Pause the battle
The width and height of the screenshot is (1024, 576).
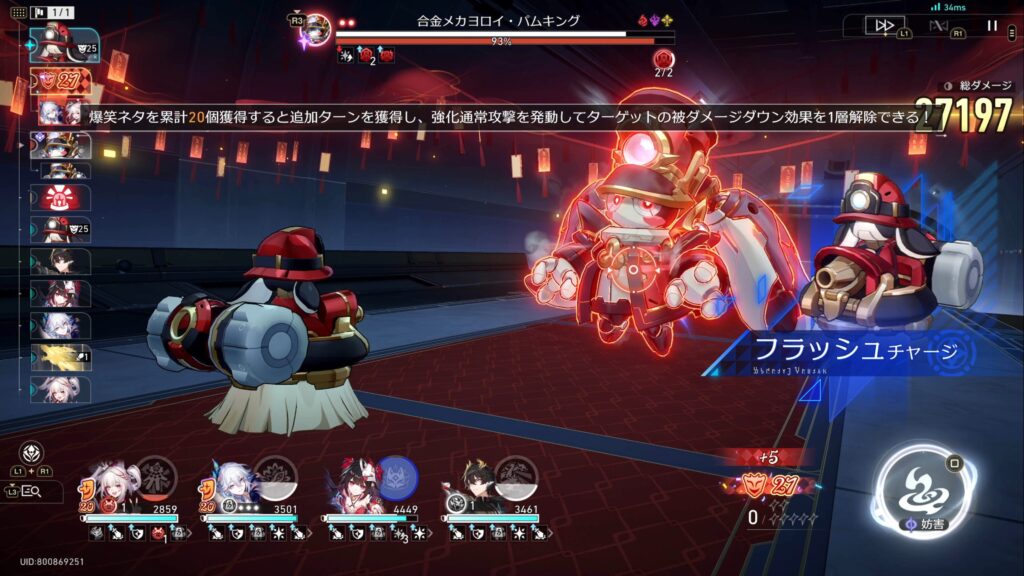click(x=992, y=25)
